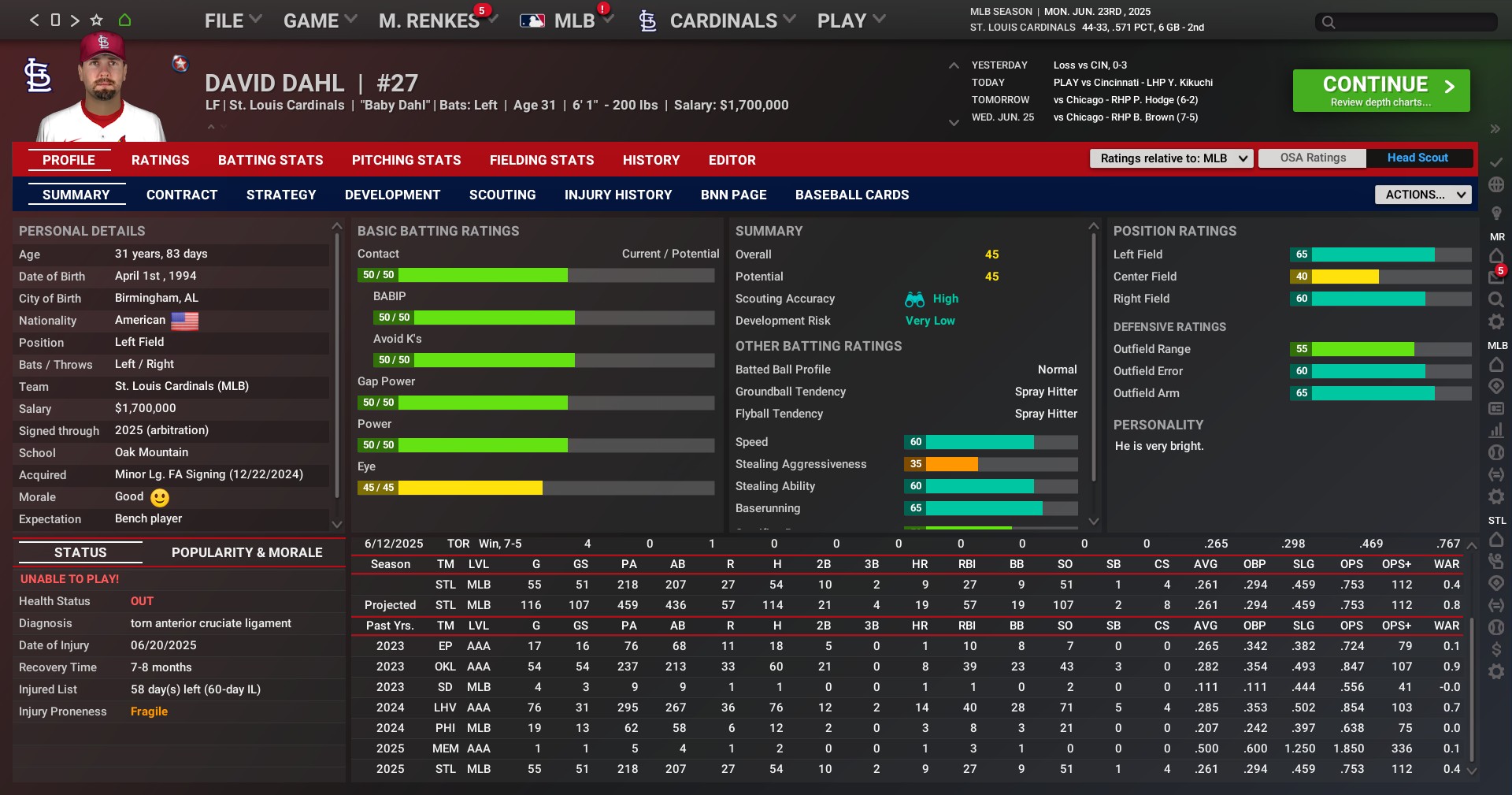This screenshot has width=1512, height=795.
Task: Select the HISTORY tab
Action: point(651,160)
